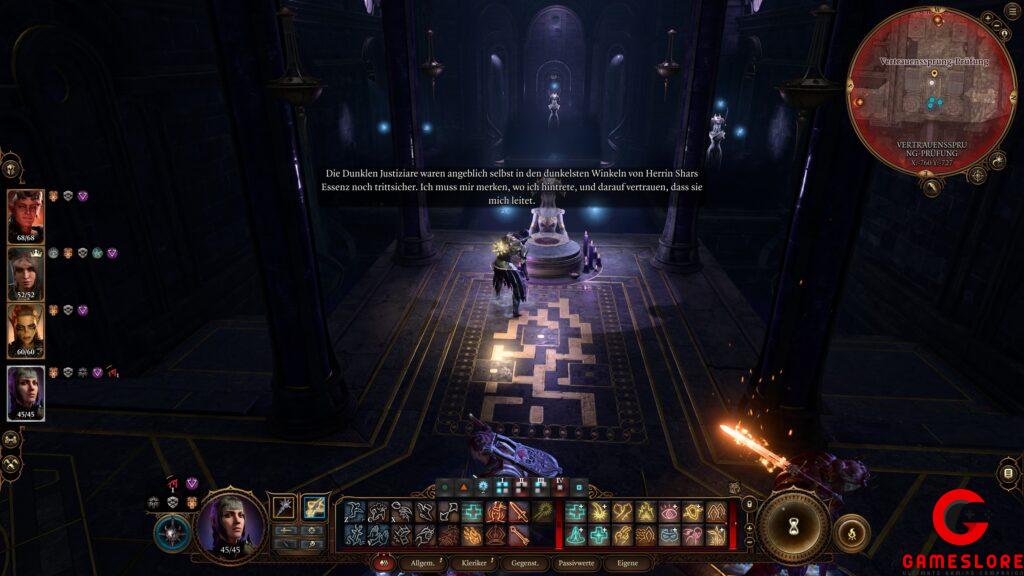Click the flame icon button beside hourglass

[x=851, y=533]
